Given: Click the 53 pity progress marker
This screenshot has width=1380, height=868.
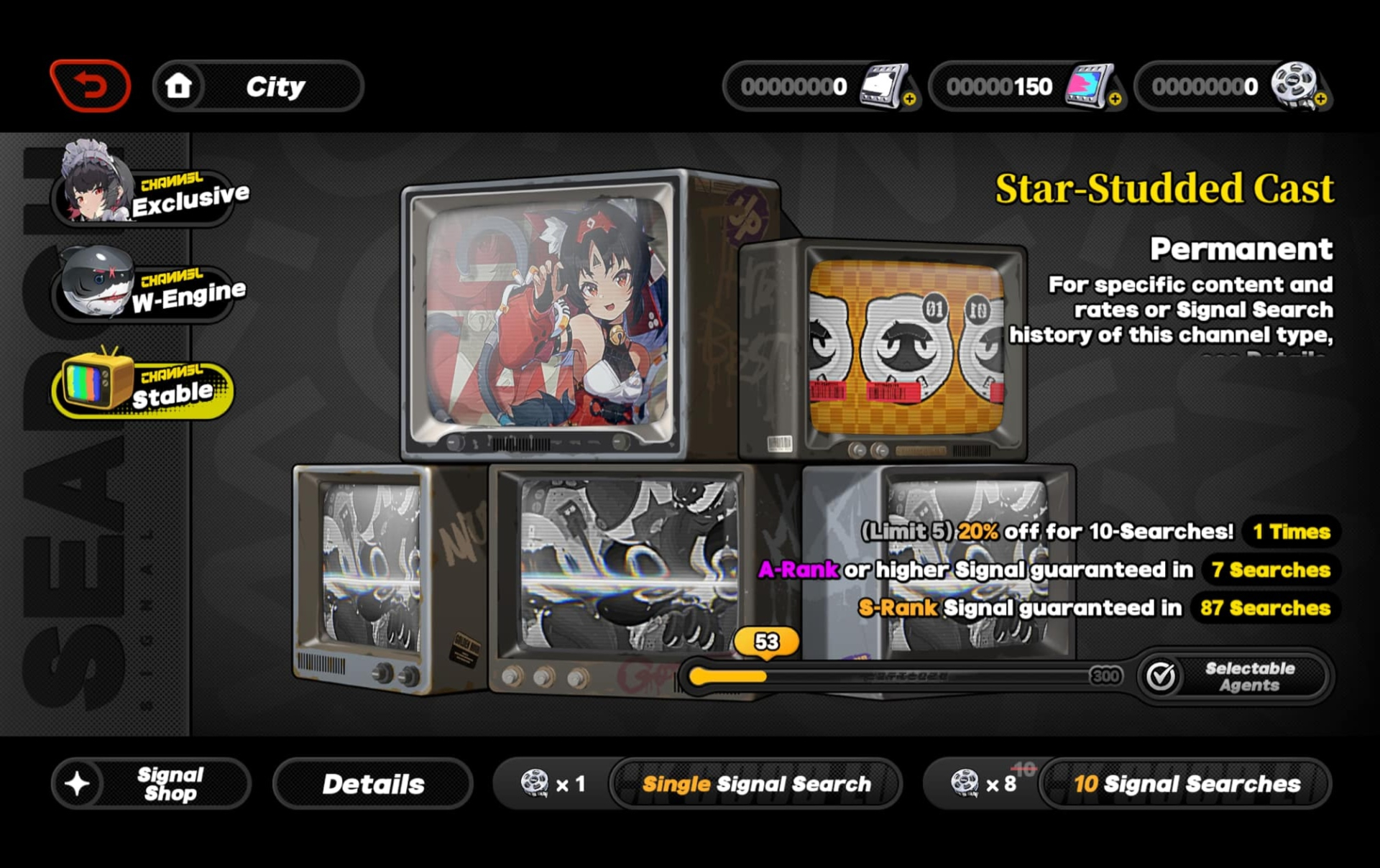Looking at the screenshot, I should 765,641.
